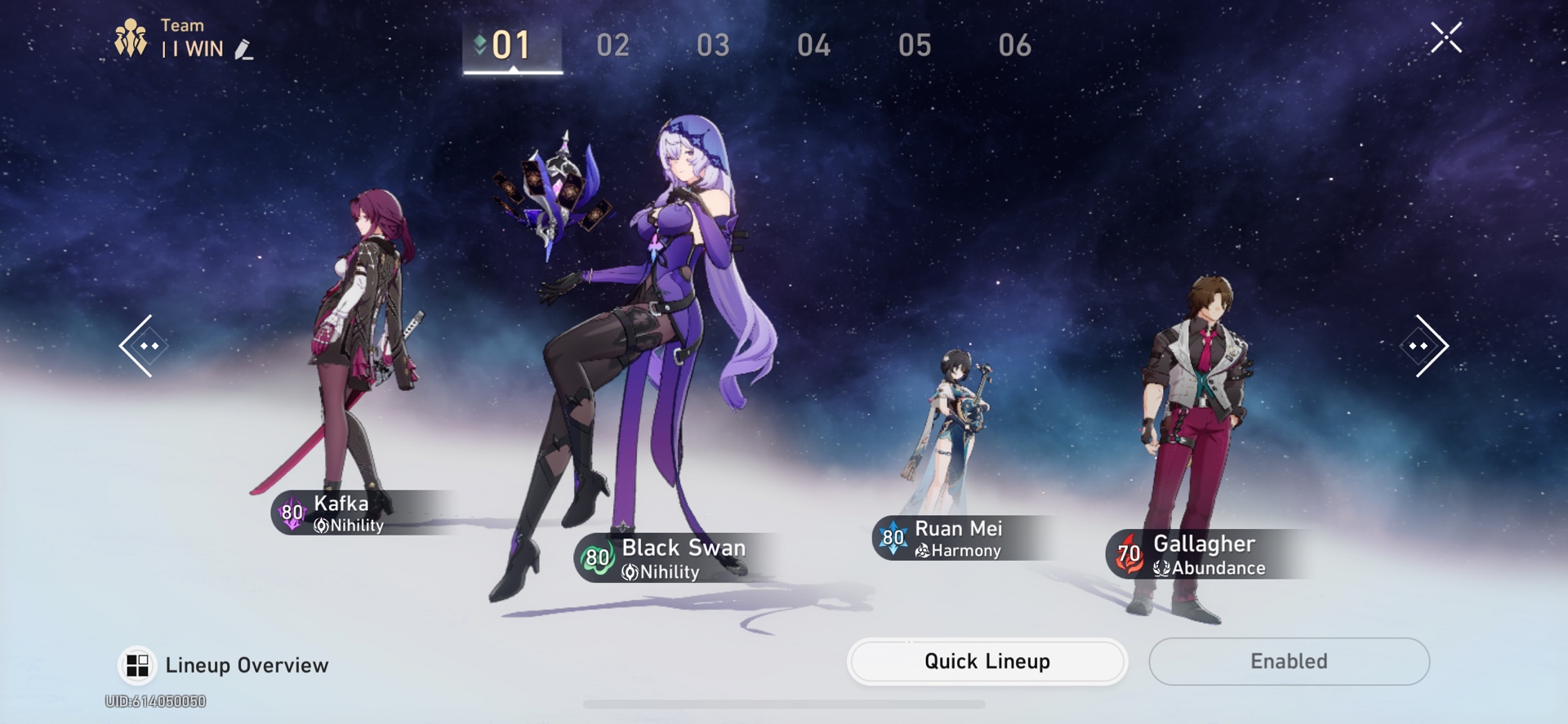Click the left navigation arrow

145,346
